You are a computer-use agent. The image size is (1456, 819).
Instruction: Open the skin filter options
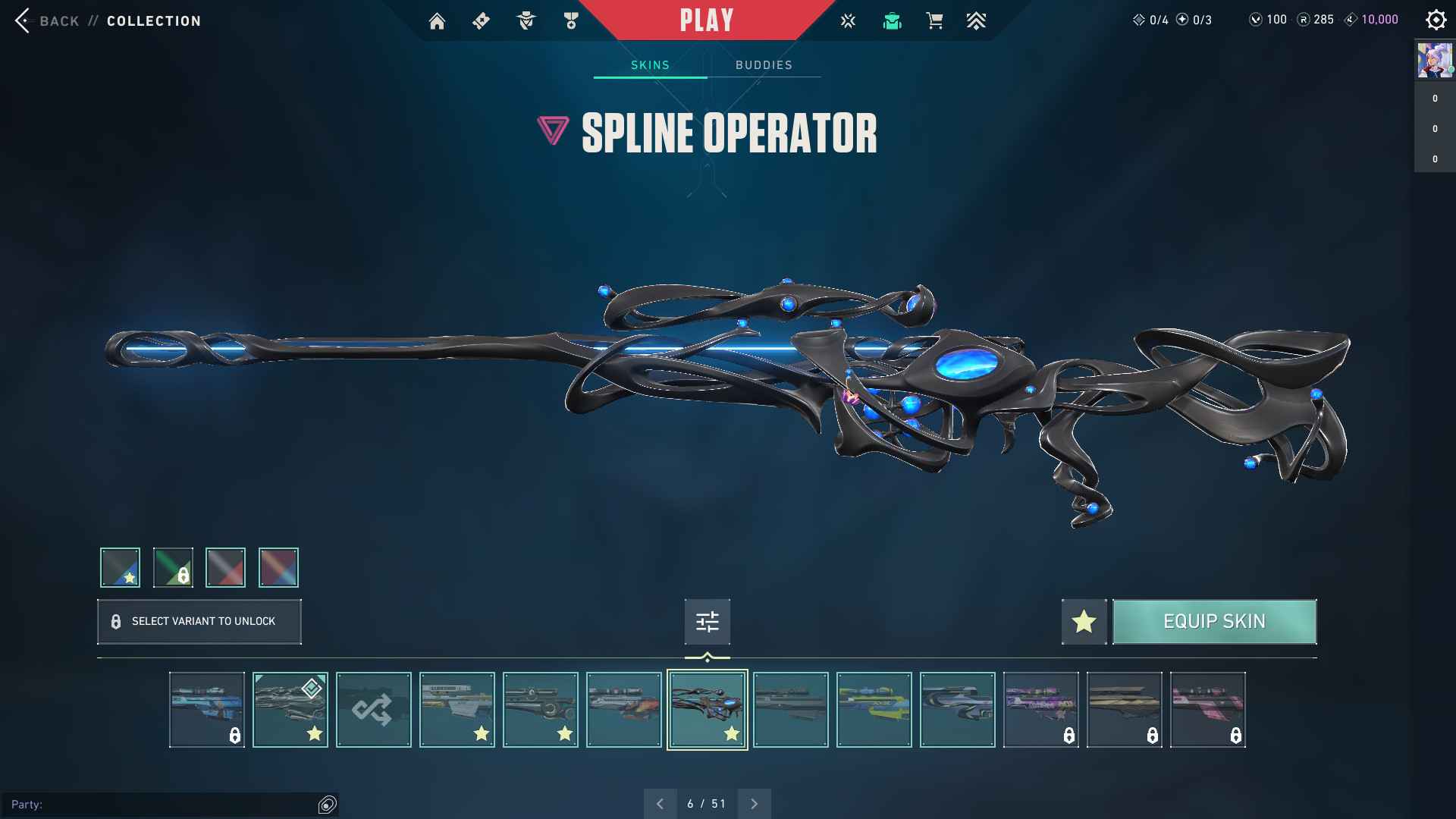(707, 622)
